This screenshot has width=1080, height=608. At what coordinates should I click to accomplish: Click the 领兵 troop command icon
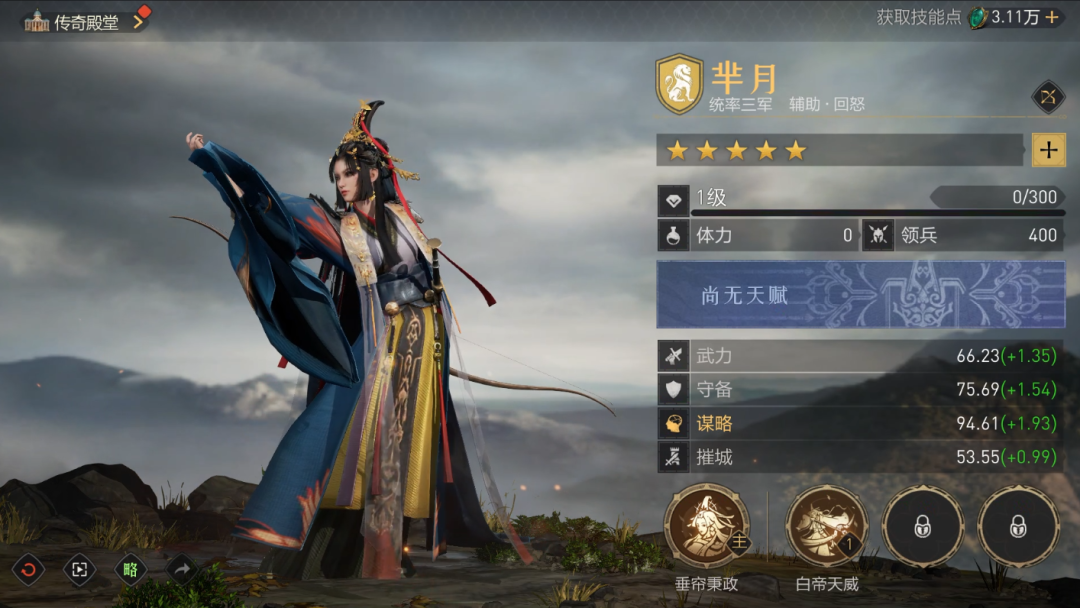(x=877, y=236)
